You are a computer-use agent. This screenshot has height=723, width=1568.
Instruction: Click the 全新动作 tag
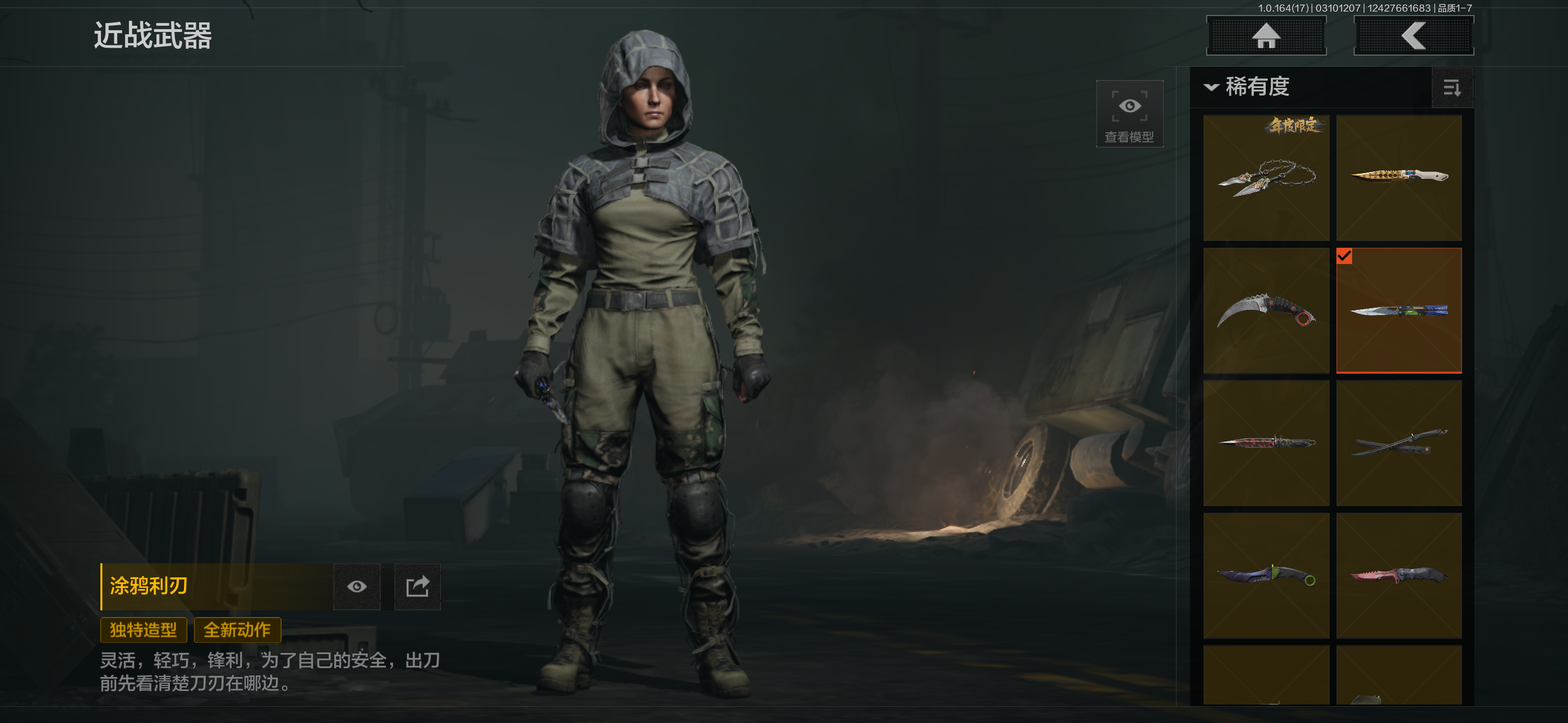[x=237, y=630]
